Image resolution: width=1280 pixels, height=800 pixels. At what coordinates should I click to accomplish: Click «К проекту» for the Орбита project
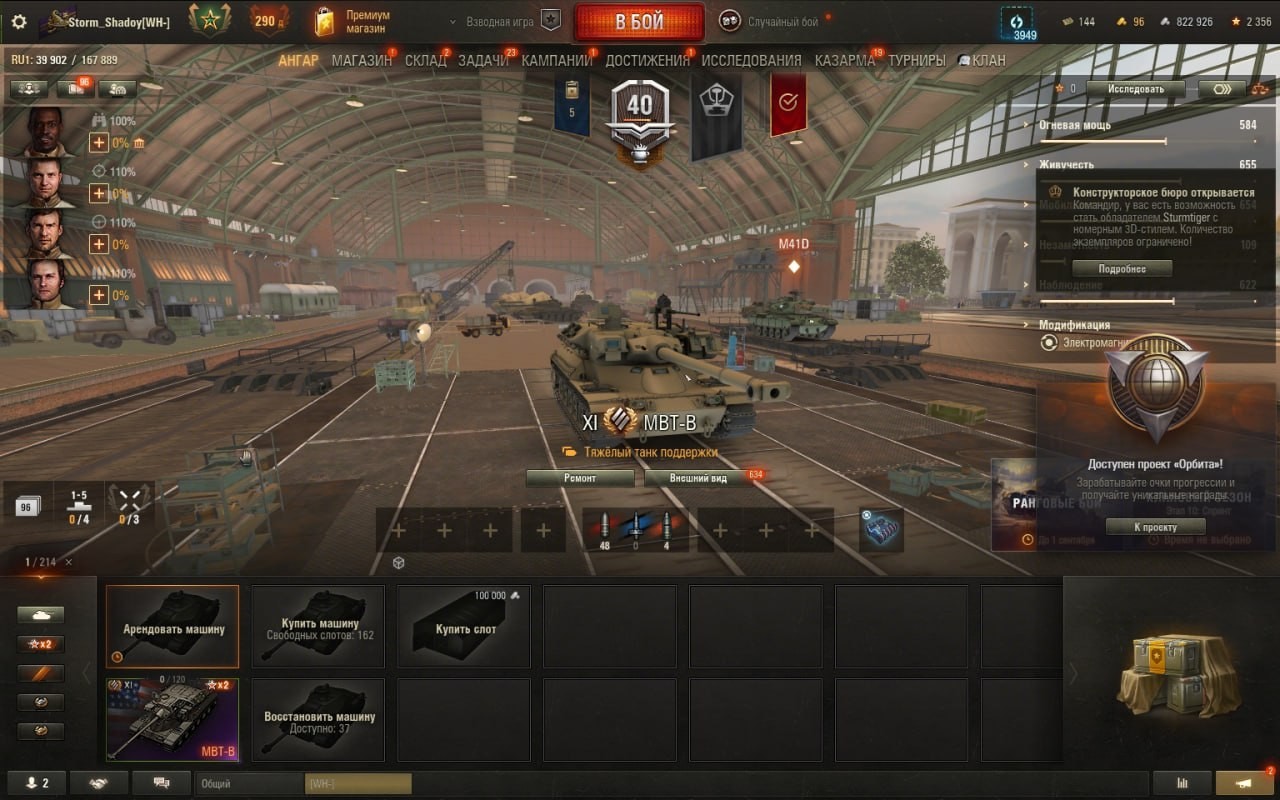1155,527
